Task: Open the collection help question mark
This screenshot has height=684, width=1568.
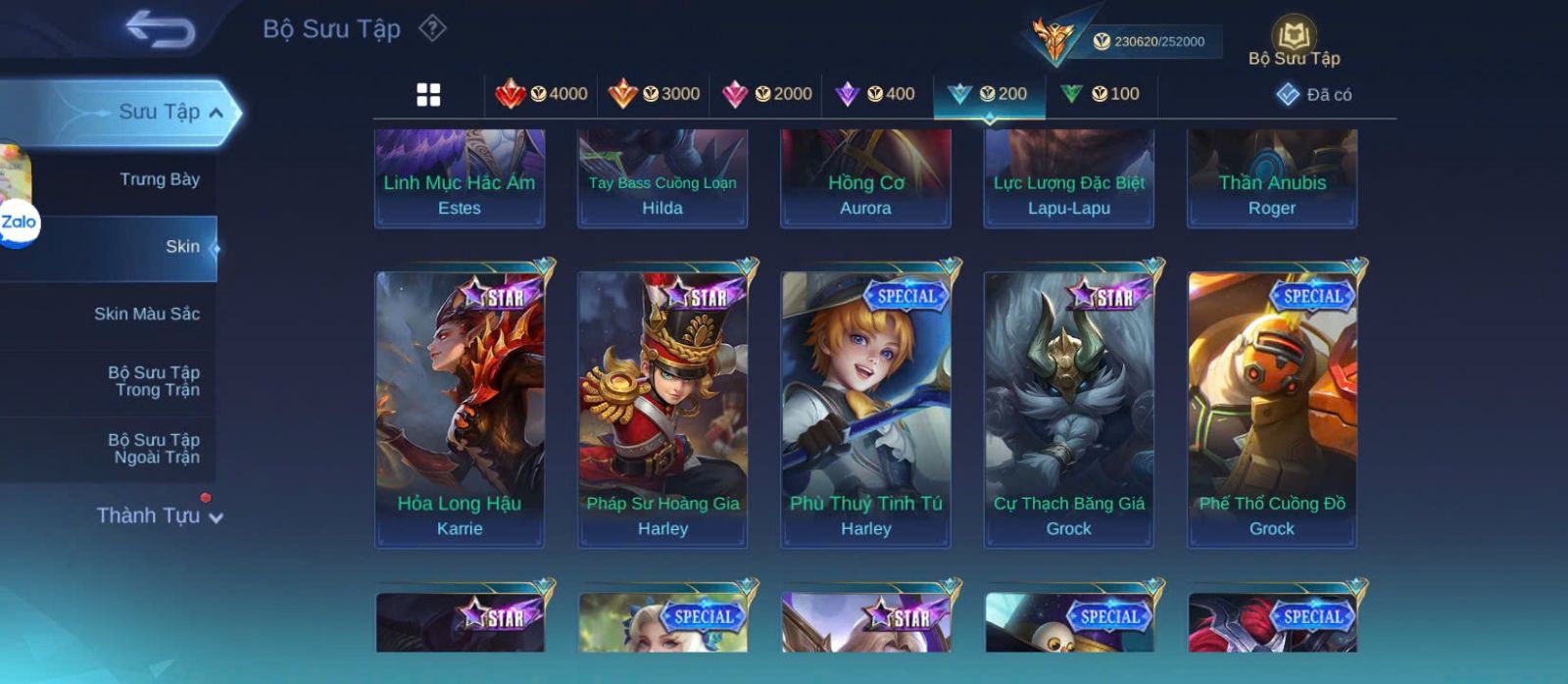Action: coord(432,28)
